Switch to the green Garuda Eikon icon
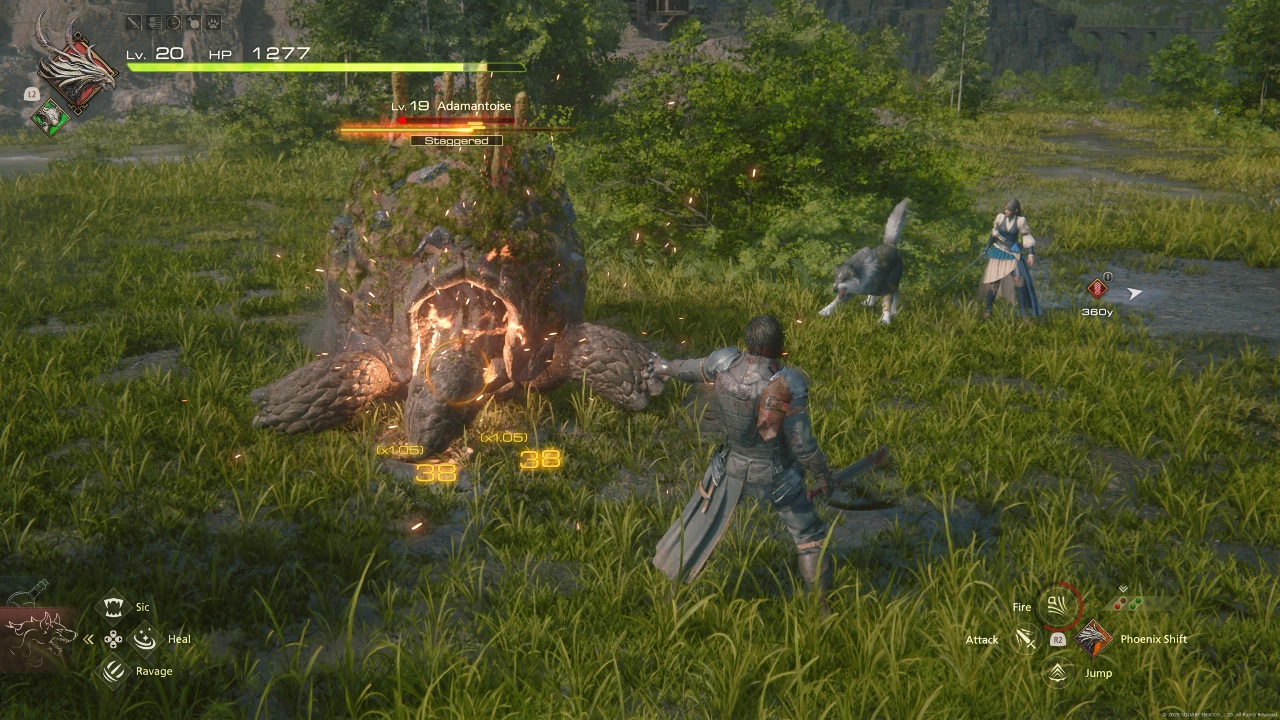The width and height of the screenshot is (1280, 720). pos(47,118)
